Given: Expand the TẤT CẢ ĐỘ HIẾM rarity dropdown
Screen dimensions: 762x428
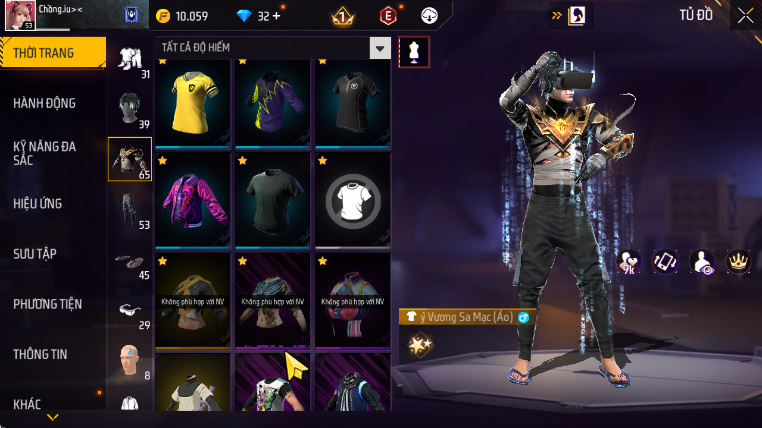Looking at the screenshot, I should click(379, 48).
